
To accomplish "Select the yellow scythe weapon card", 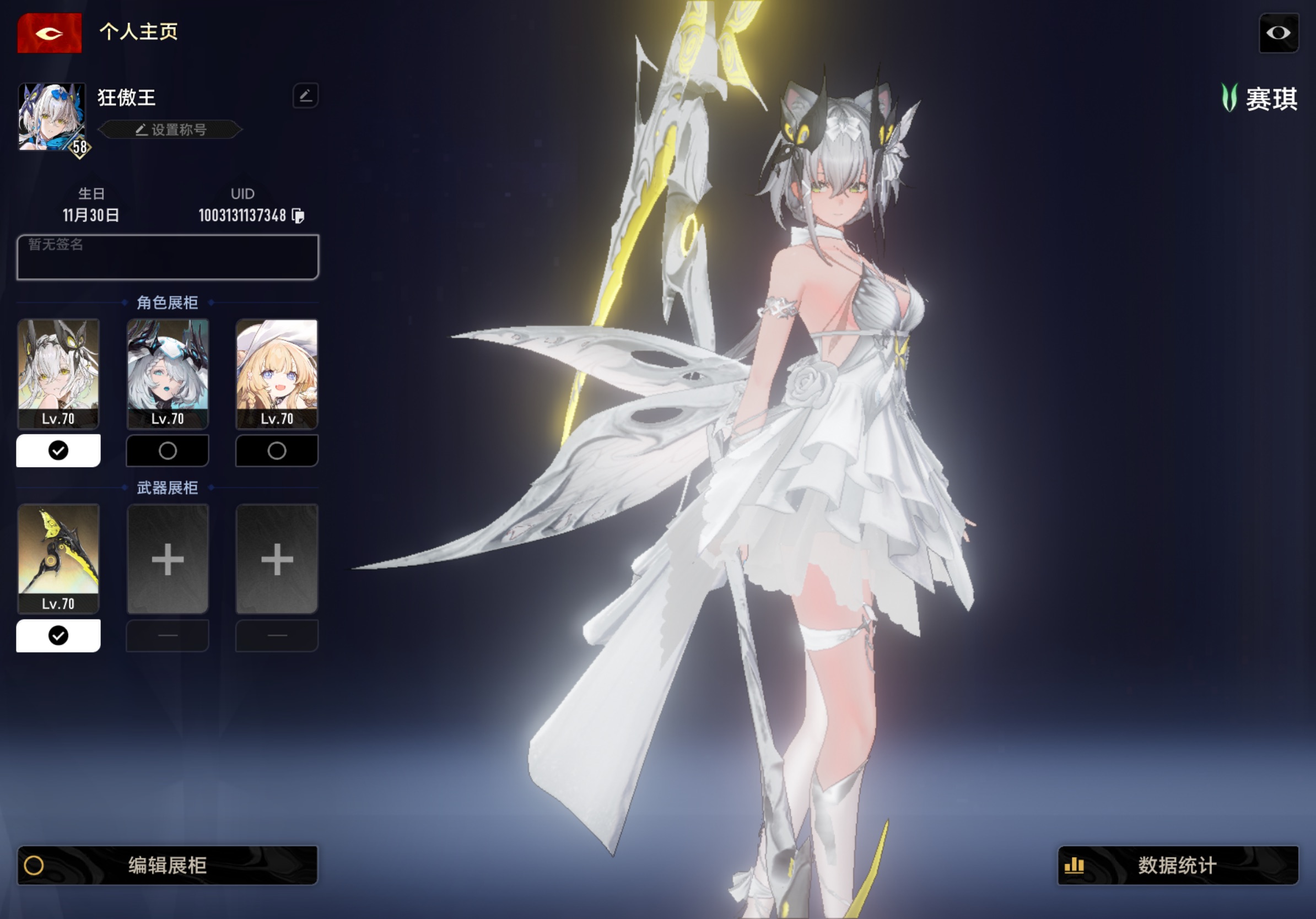I will tap(58, 558).
